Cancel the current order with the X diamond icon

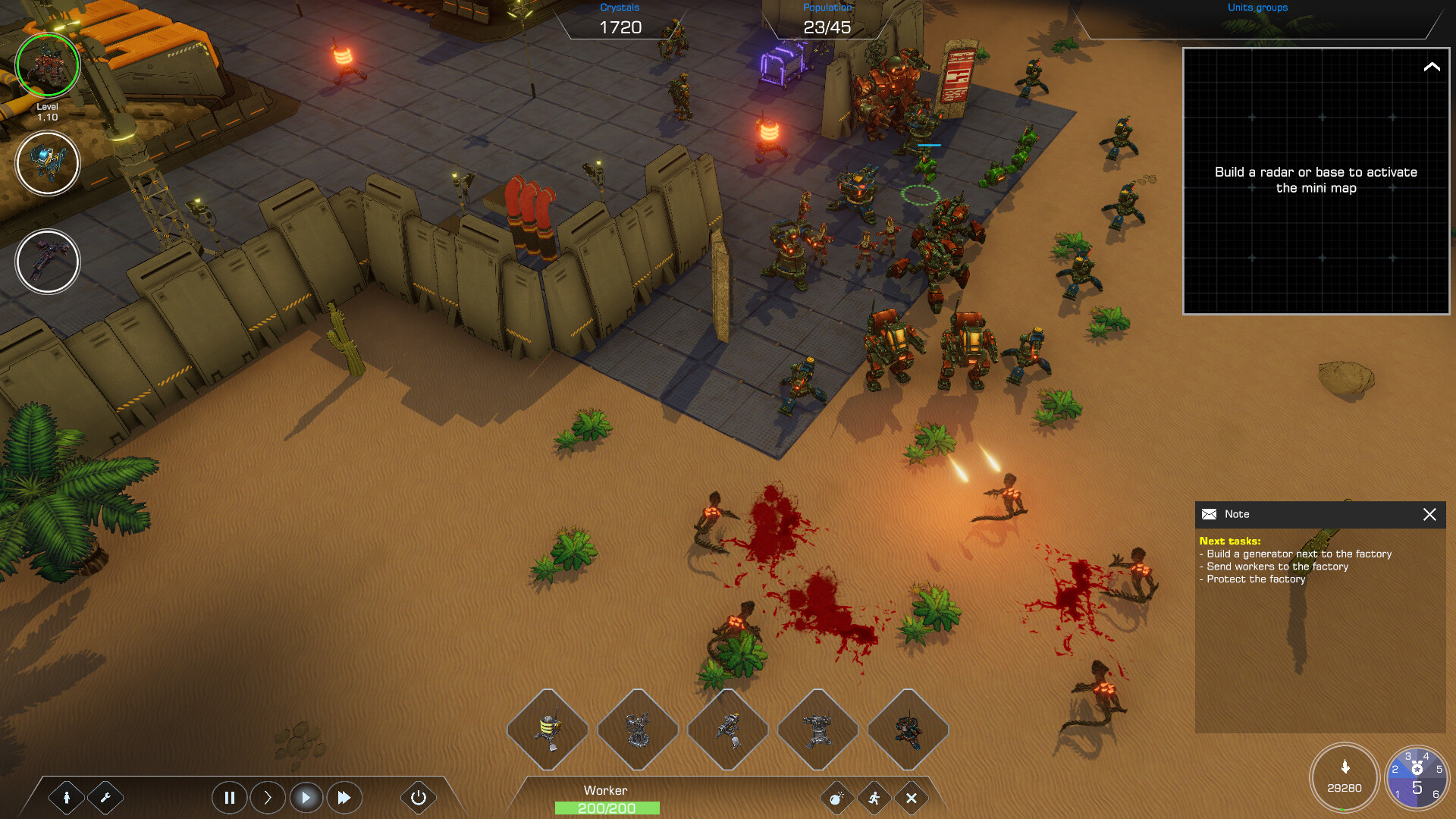click(912, 798)
